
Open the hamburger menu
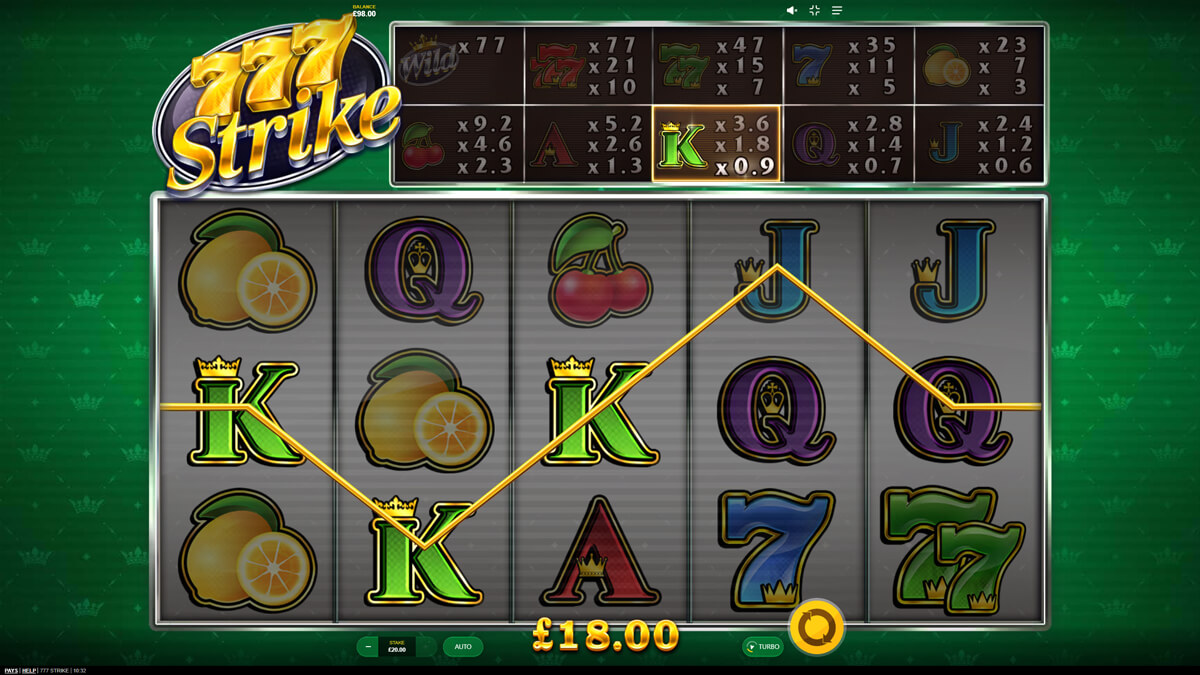coord(837,10)
